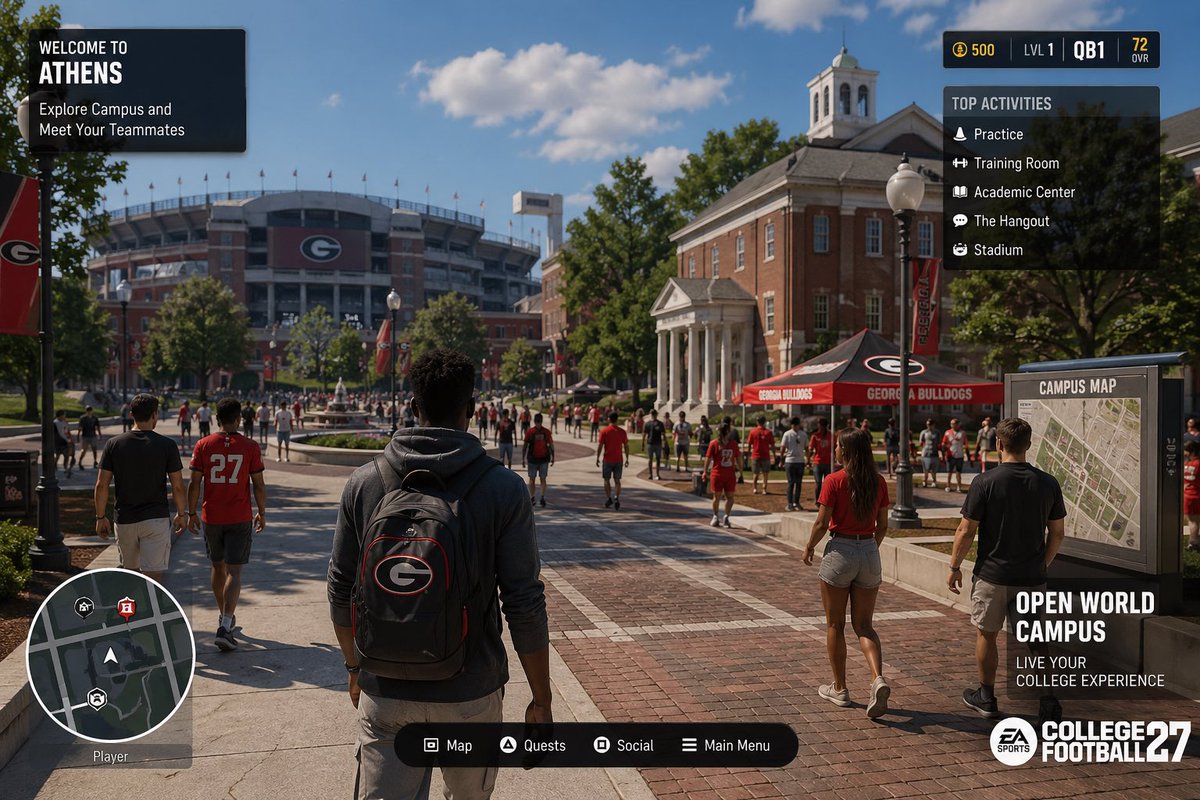Click the red marker on the minimap
The image size is (1200, 800).
coord(126,606)
